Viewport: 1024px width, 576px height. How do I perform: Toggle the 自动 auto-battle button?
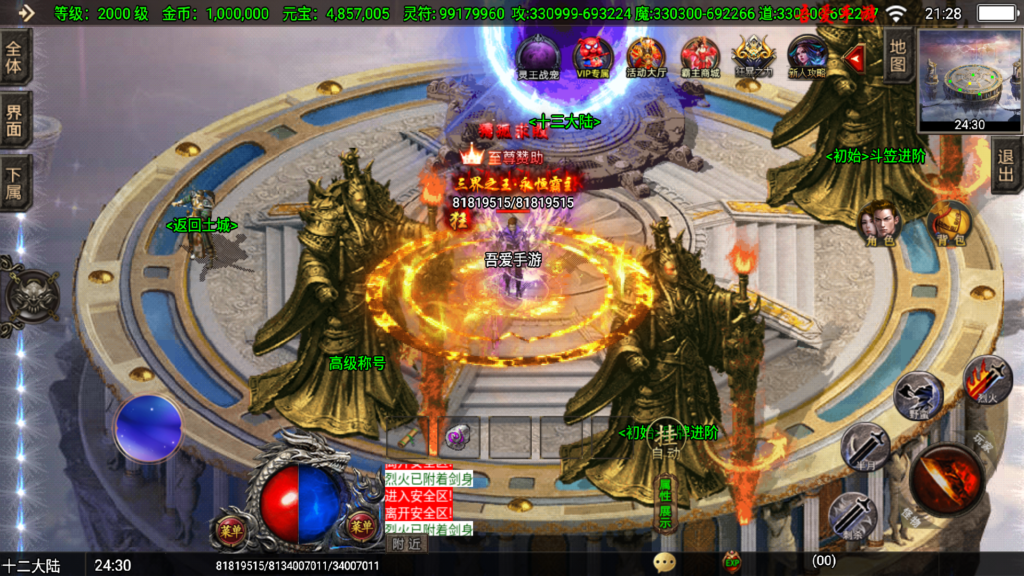[665, 440]
